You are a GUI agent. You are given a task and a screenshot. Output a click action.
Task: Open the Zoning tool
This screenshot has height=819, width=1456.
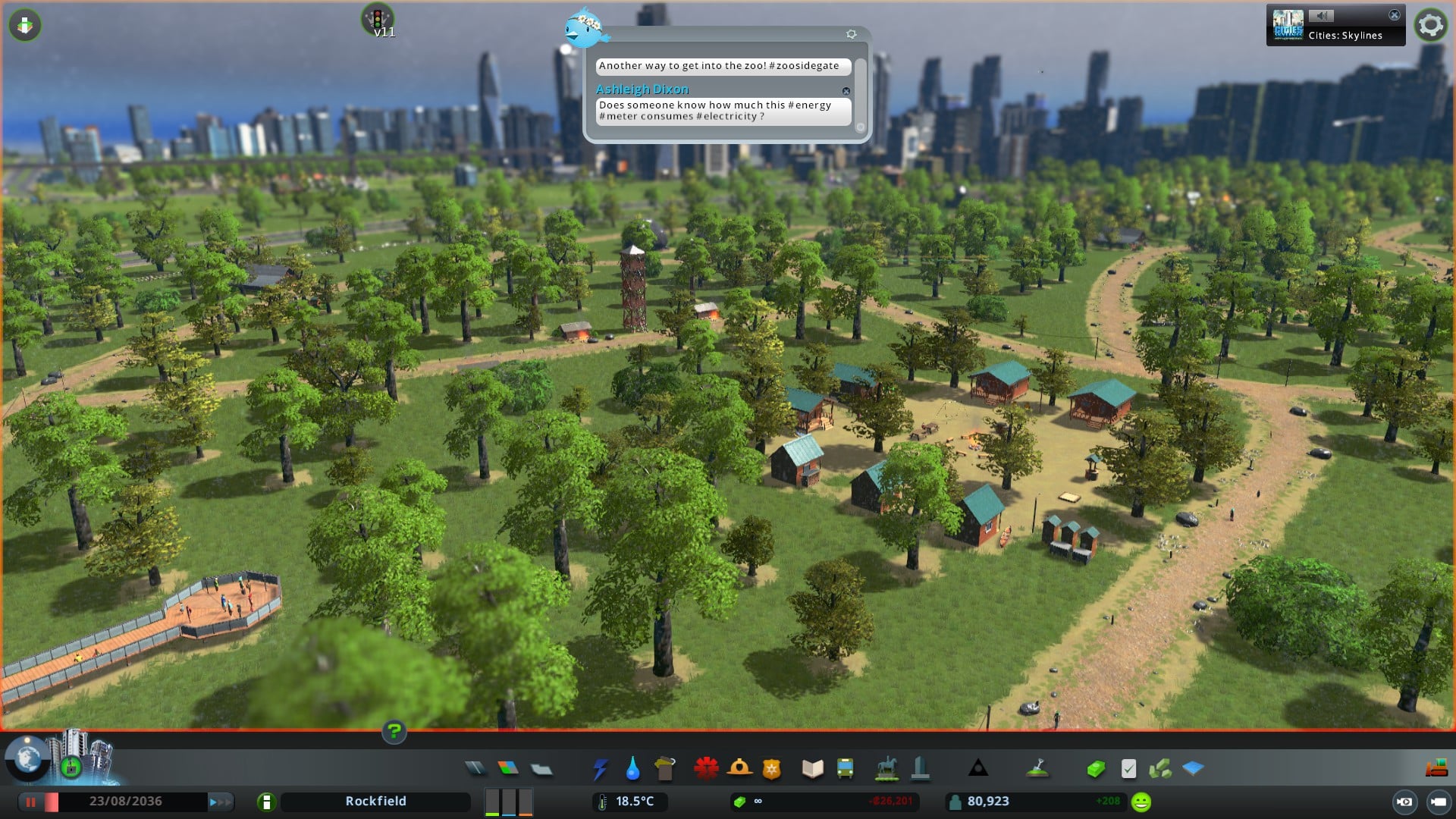(508, 769)
